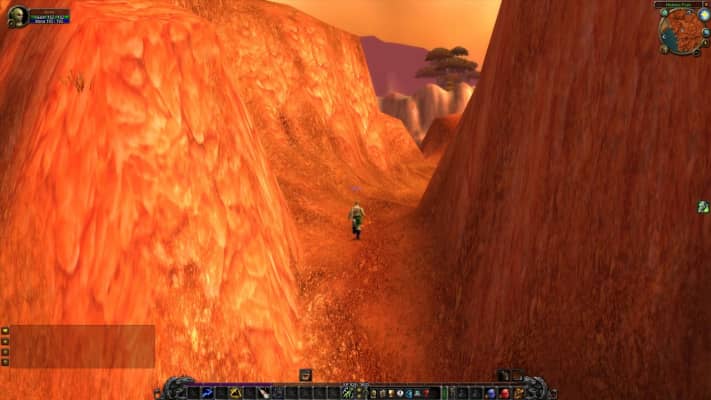Activate the blue swirl spell on the action bar
711x400 pixels.
(208, 393)
